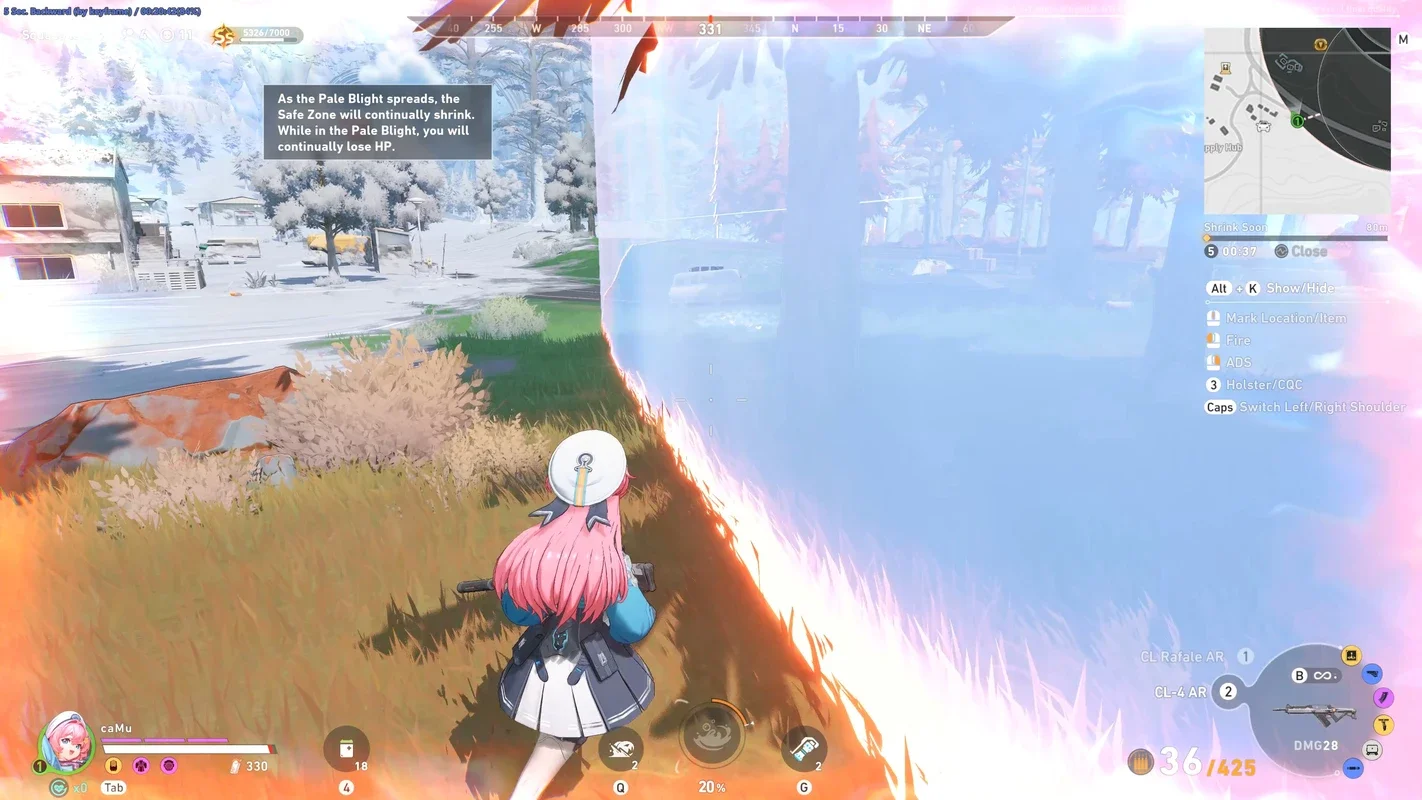
Task: Select the yellow T-shaped grip attachment icon
Action: coord(1384,725)
